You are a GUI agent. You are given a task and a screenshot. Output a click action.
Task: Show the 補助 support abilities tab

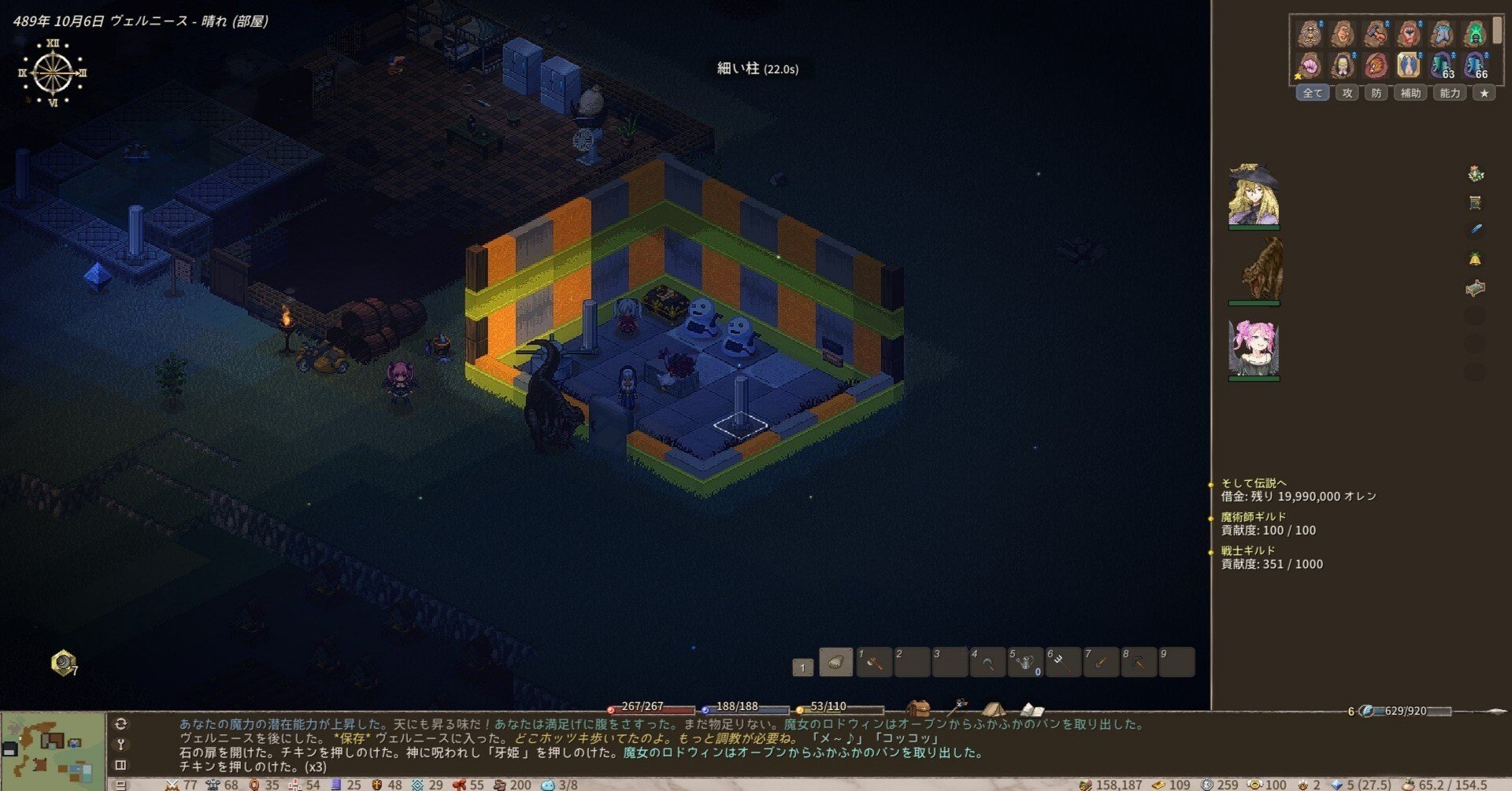tap(1410, 93)
